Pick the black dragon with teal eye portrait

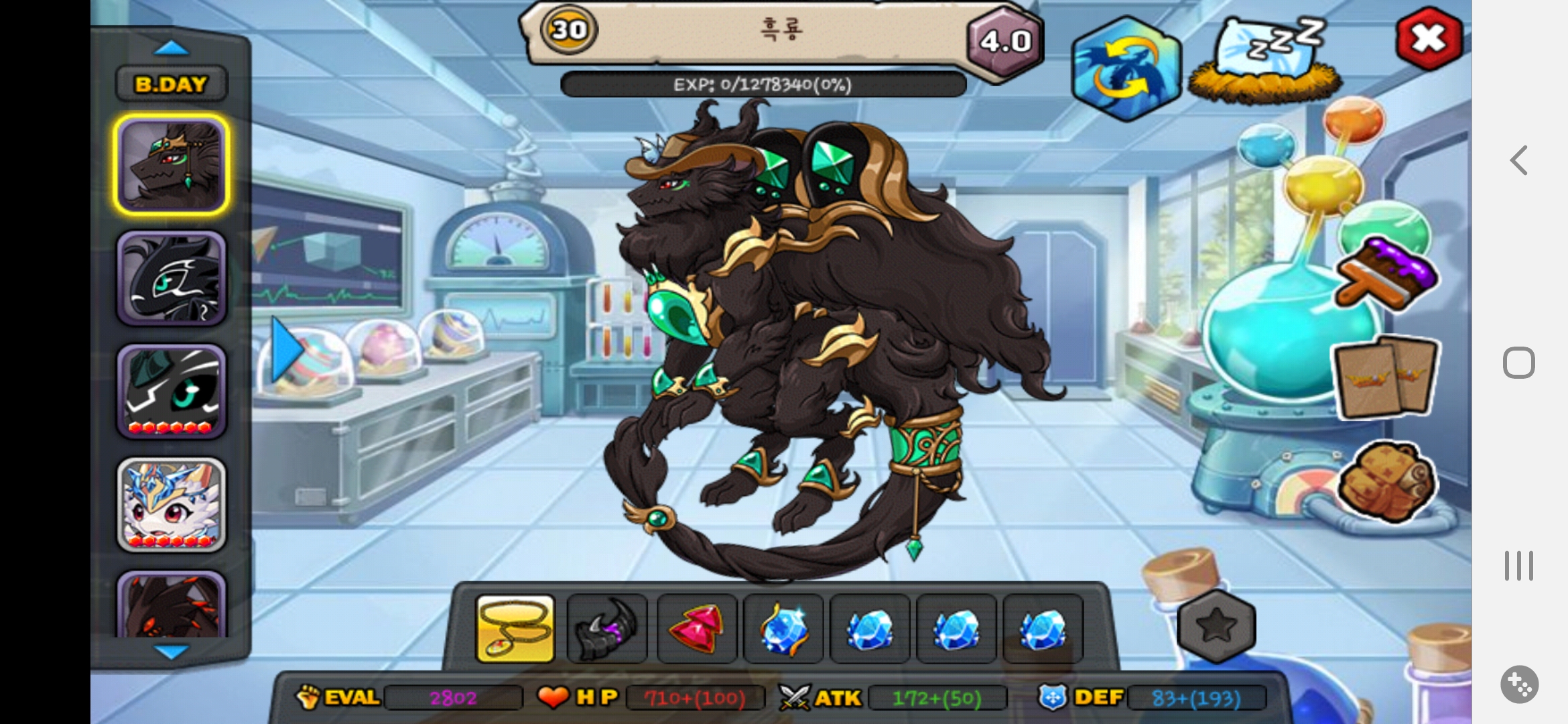pos(172,391)
